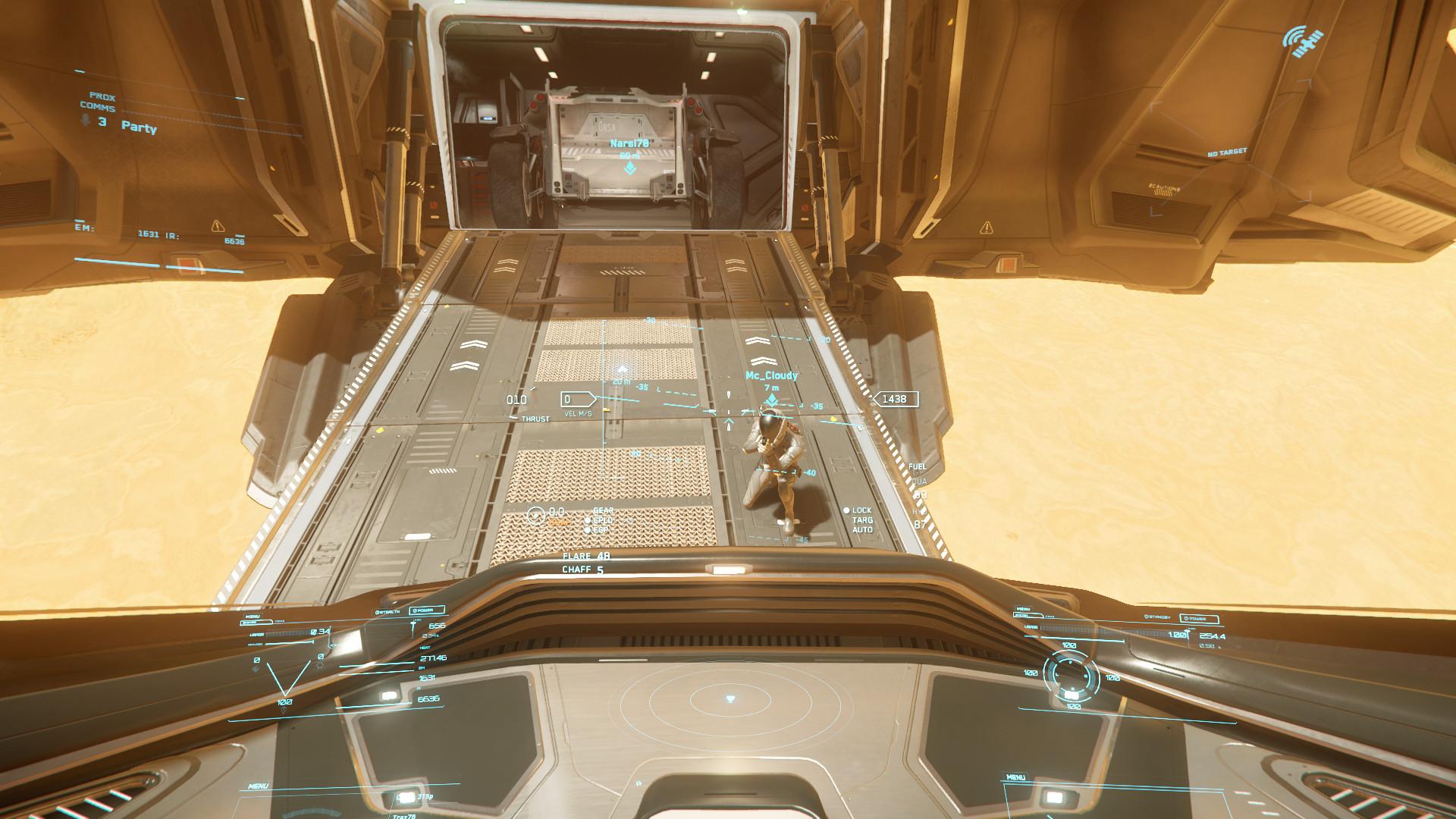Toggle the ESP assist setting

[x=589, y=530]
